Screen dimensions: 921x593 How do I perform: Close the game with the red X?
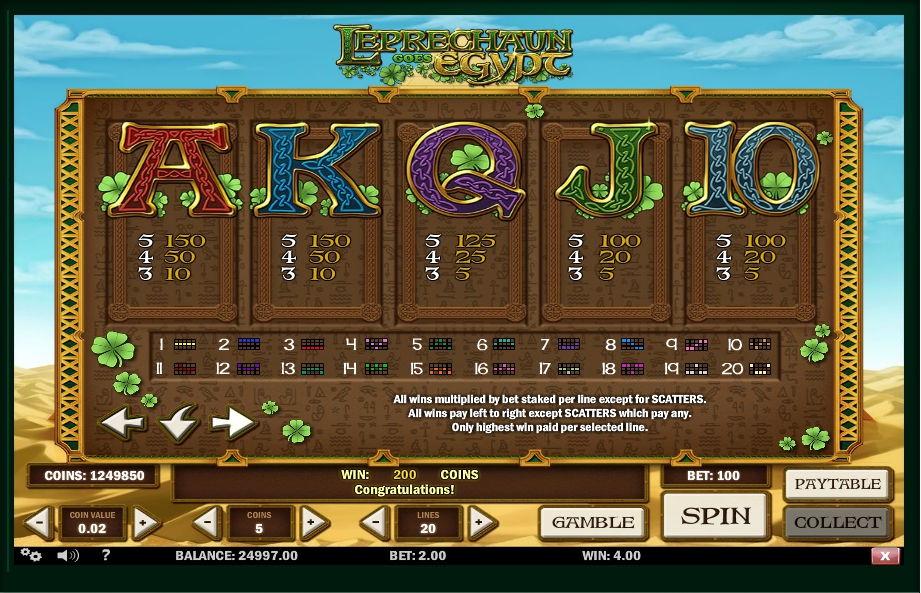coord(885,556)
